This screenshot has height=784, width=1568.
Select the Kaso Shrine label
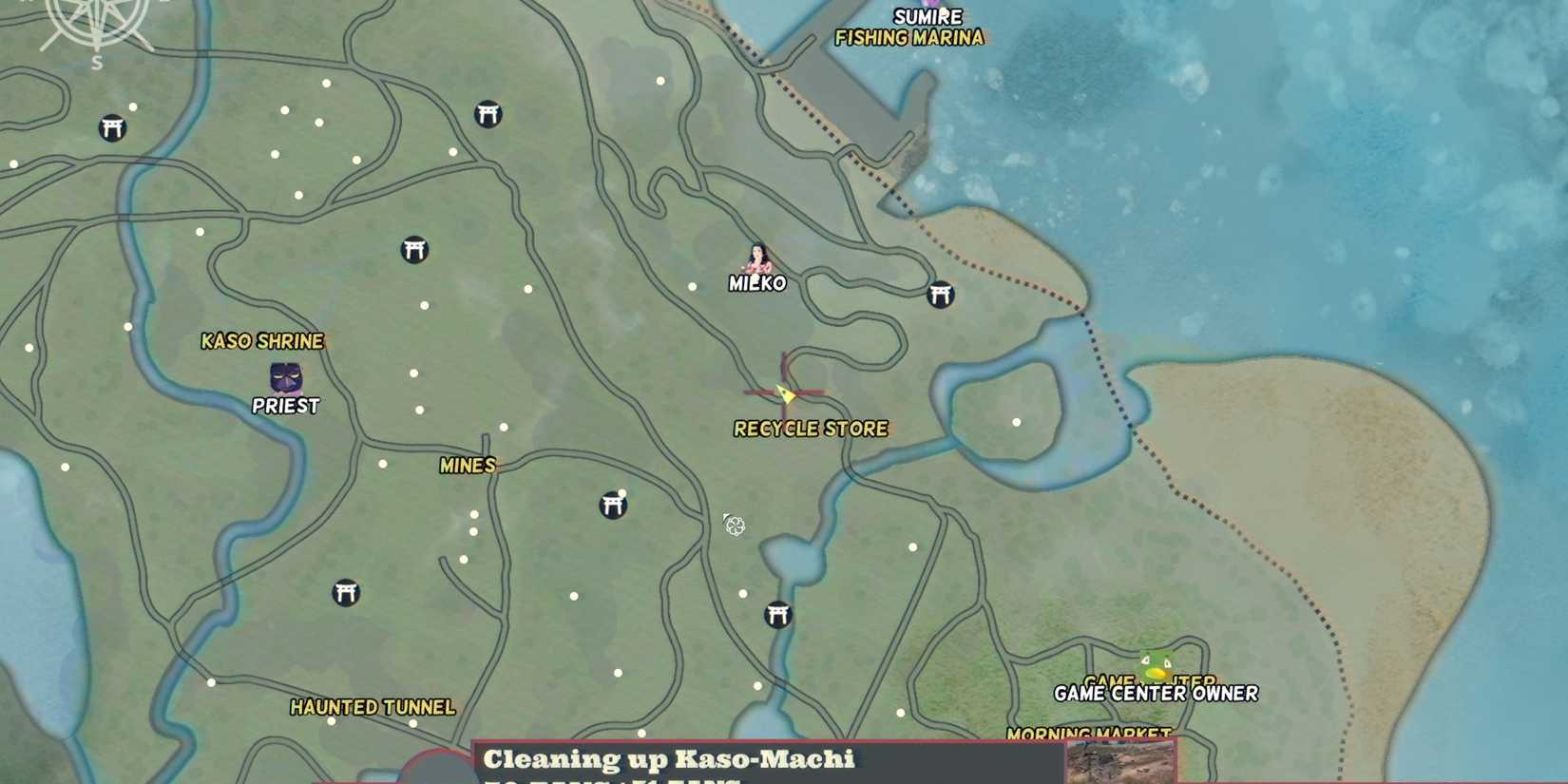pos(263,340)
